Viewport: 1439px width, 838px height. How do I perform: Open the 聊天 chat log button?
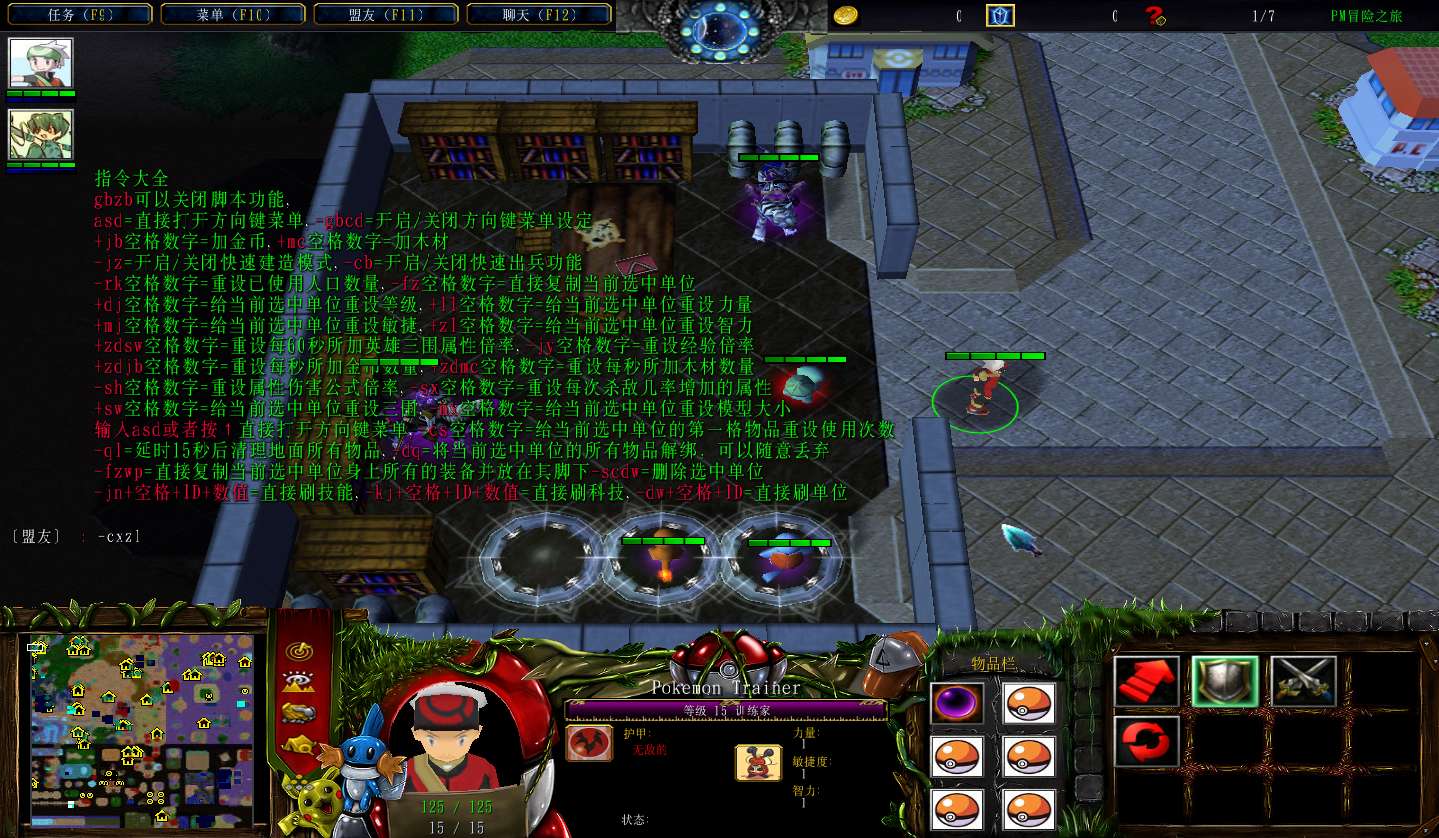pos(539,15)
